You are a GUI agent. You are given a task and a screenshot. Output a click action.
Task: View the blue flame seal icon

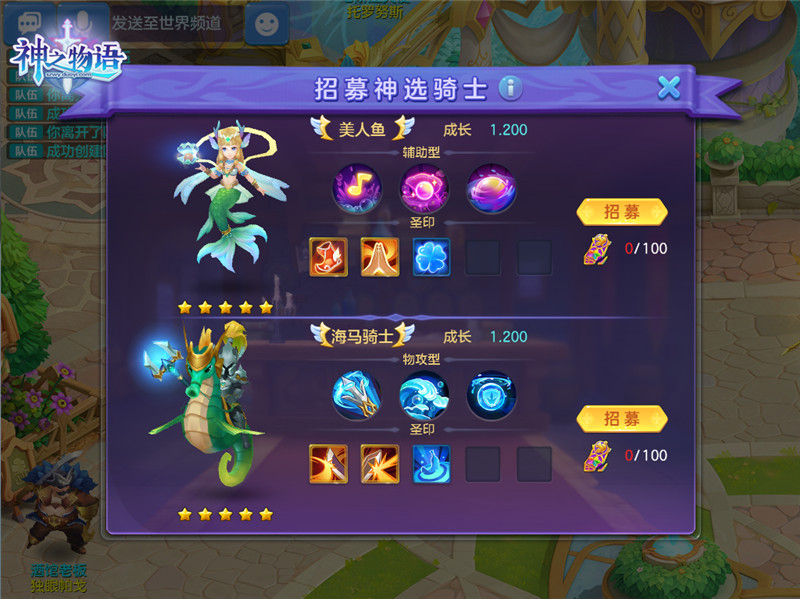click(431, 464)
